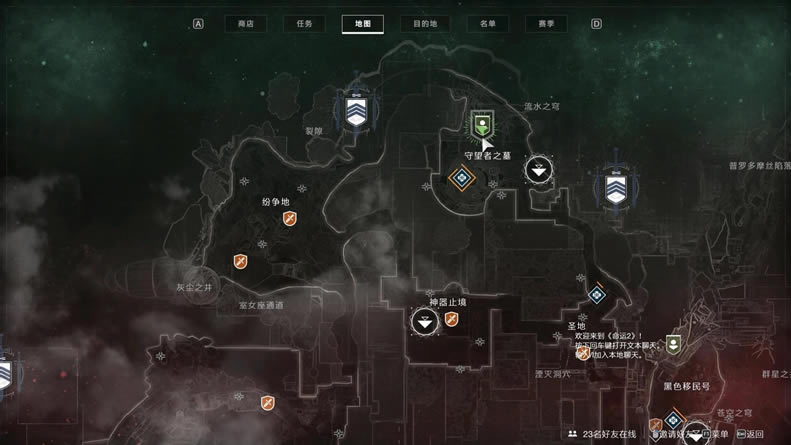Select the green vendor marker above 黑色移民号
The image size is (791, 445).
tap(675, 345)
